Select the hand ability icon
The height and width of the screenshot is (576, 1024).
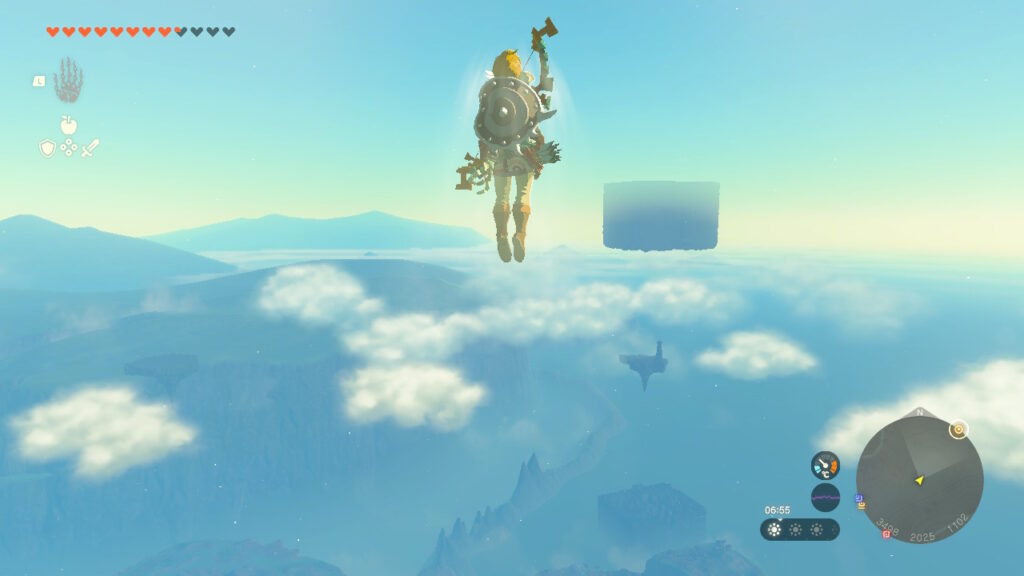click(x=68, y=81)
